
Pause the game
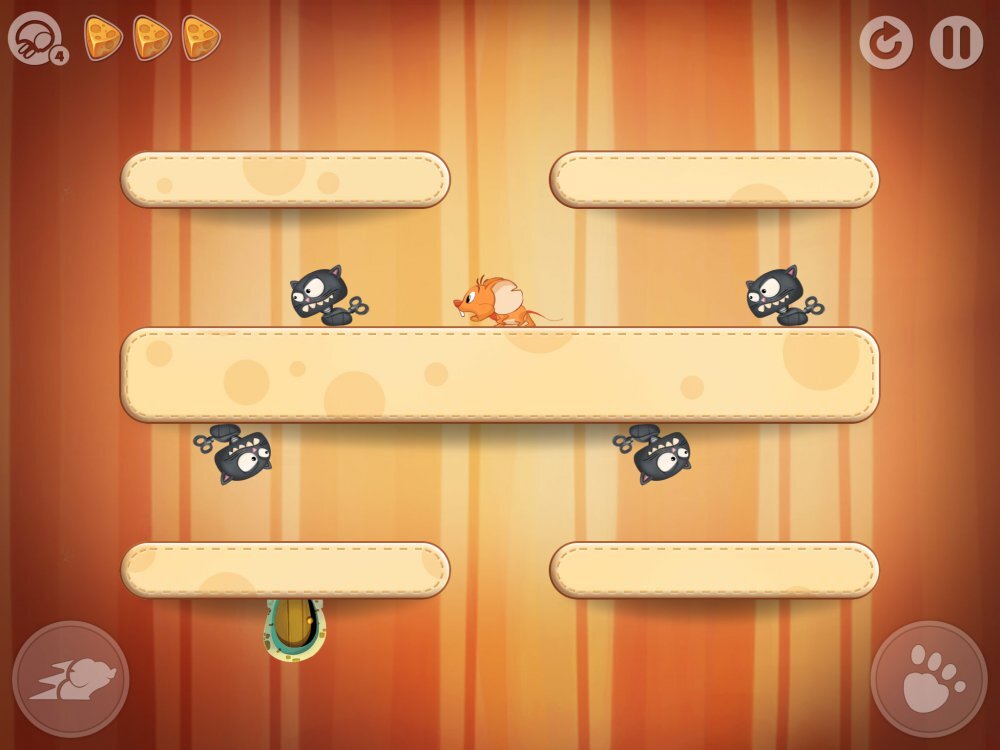pyautogui.click(x=956, y=42)
